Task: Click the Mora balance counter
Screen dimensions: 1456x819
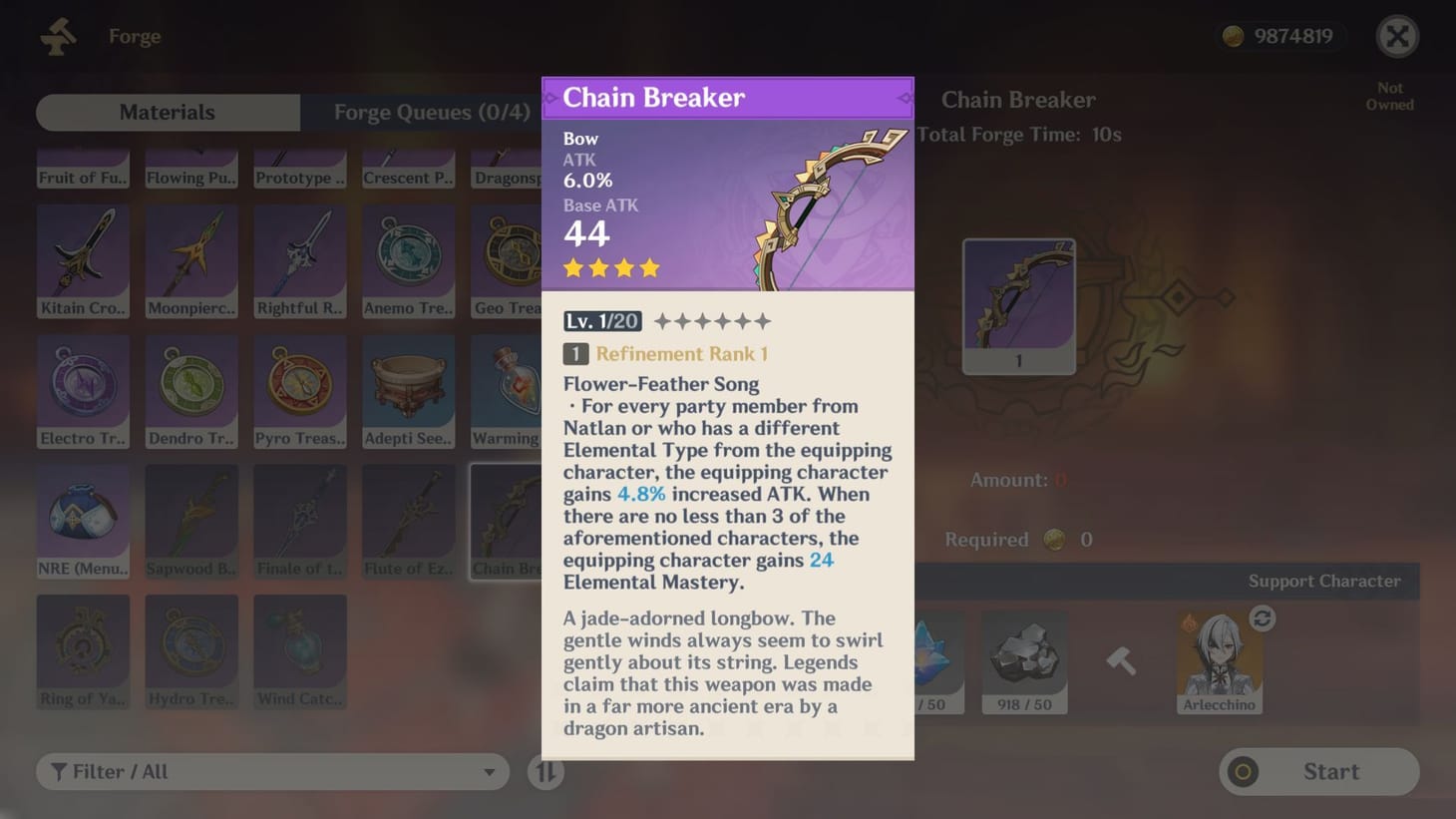Action: pyautogui.click(x=1279, y=35)
